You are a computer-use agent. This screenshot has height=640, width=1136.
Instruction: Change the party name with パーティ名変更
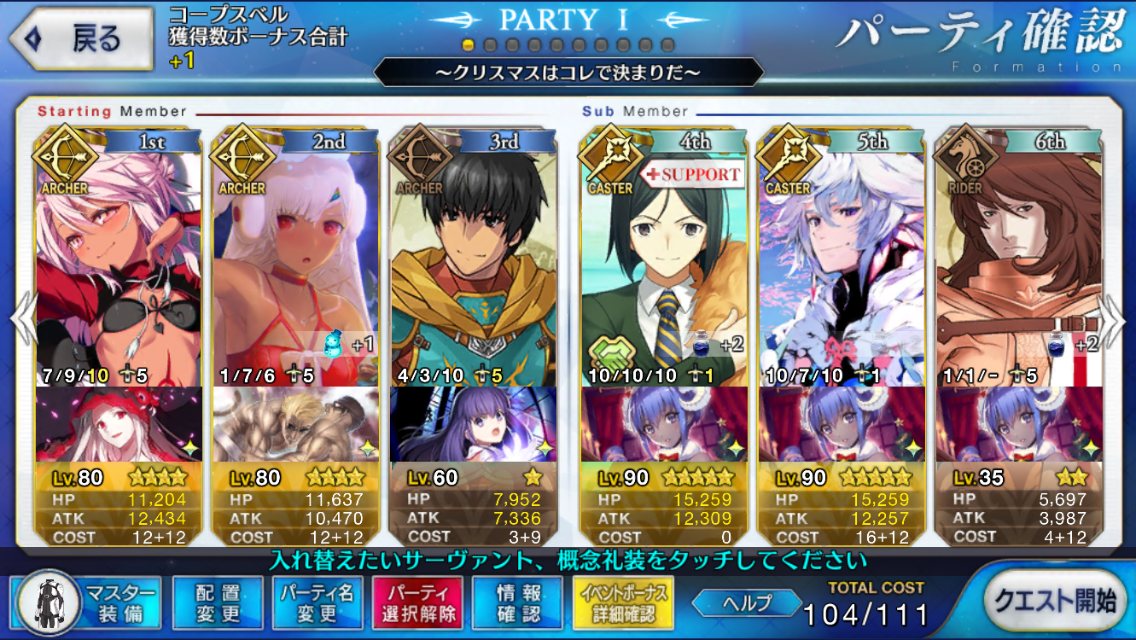[x=316, y=601]
